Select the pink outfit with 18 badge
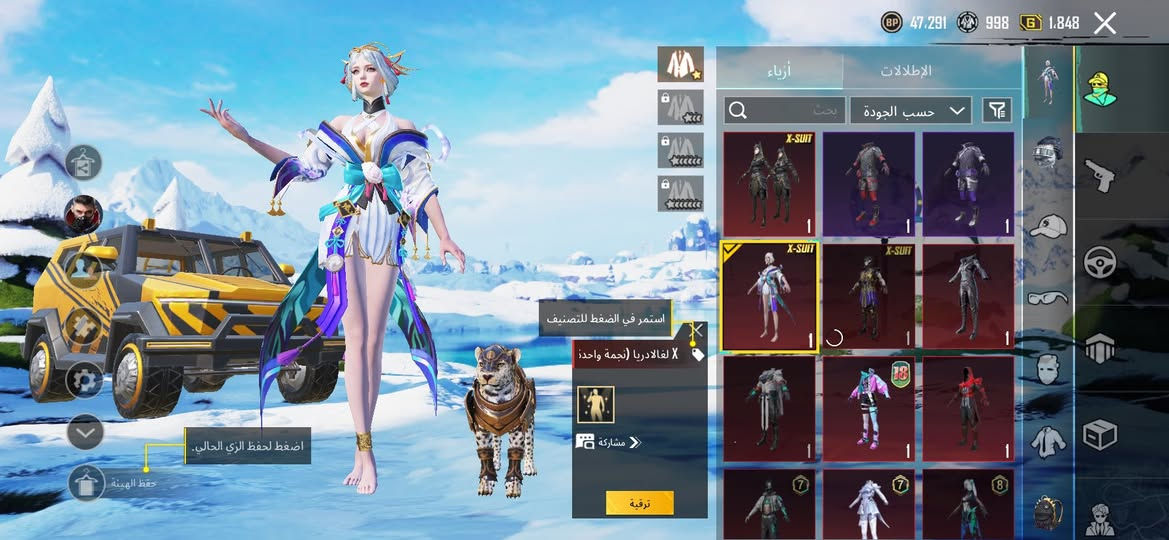This screenshot has width=1169, height=540. (x=869, y=408)
